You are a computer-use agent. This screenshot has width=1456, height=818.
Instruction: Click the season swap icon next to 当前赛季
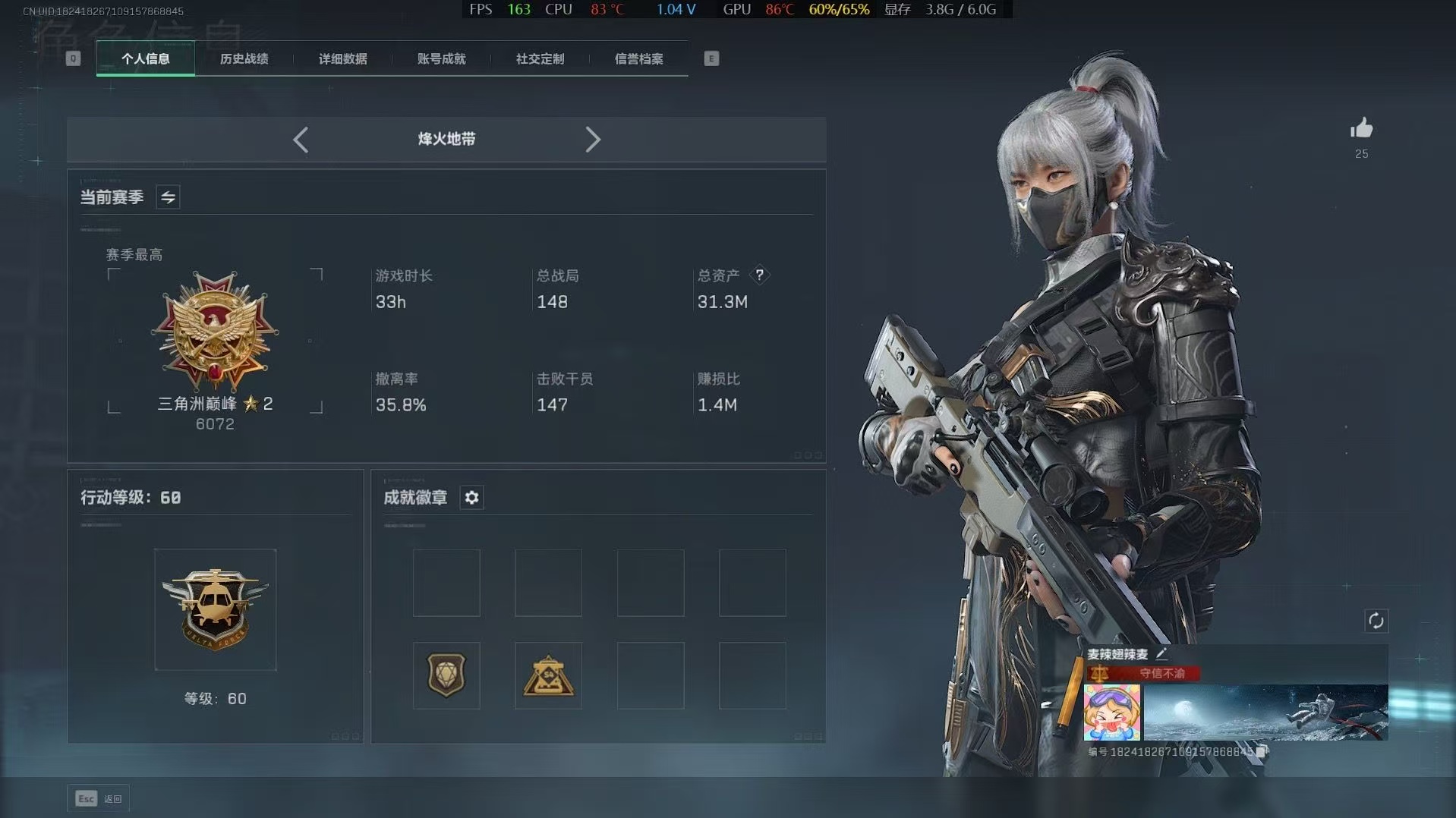click(x=167, y=197)
